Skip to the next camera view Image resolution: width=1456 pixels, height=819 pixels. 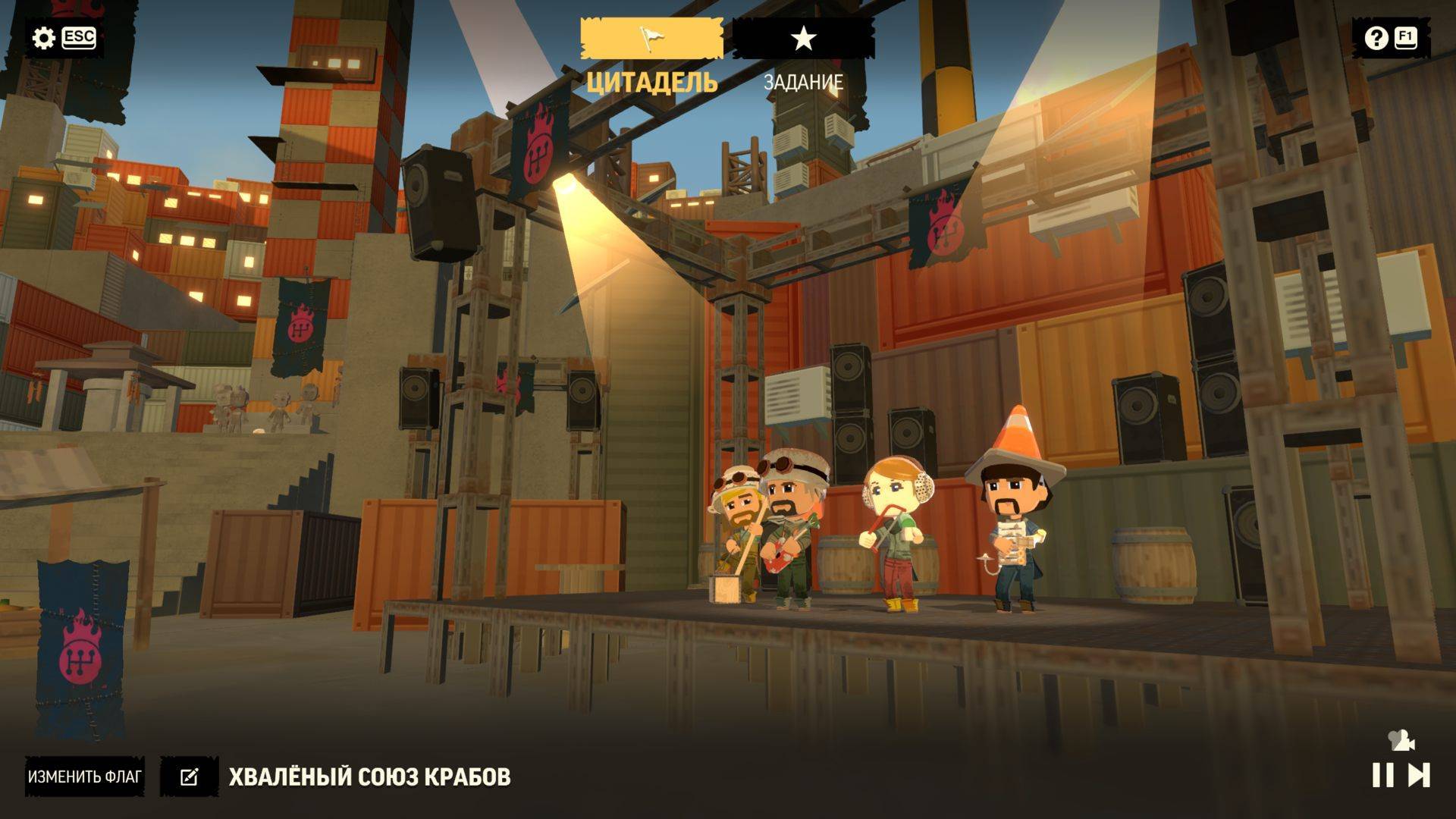coord(1419,775)
